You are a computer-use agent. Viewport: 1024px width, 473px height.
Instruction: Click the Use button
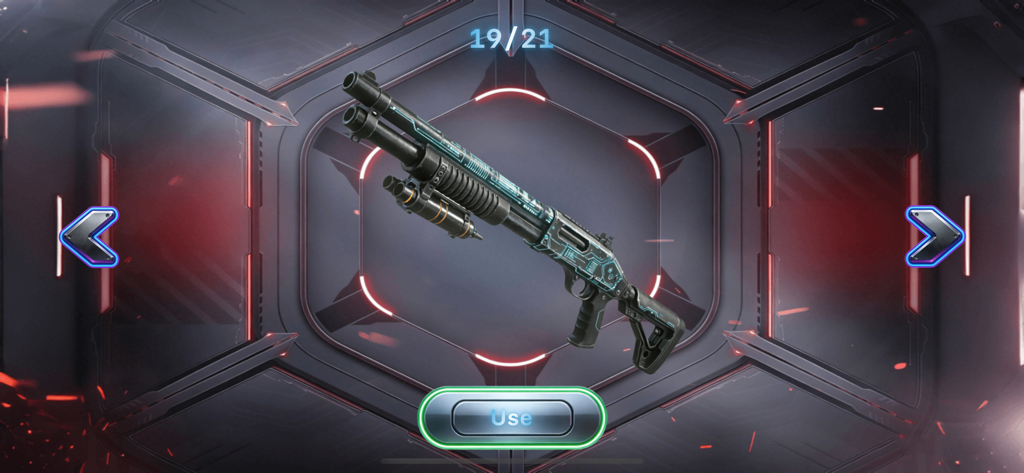click(511, 417)
